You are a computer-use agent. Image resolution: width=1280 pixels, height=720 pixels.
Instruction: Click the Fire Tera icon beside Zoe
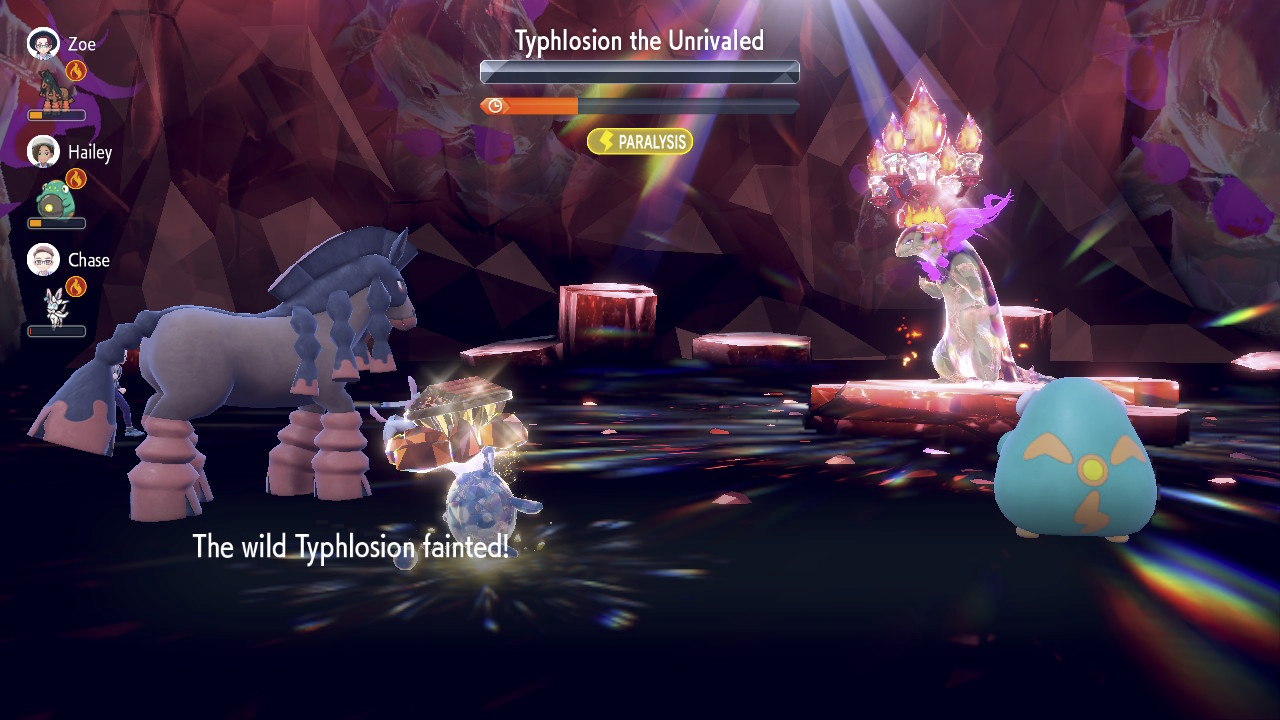point(76,71)
